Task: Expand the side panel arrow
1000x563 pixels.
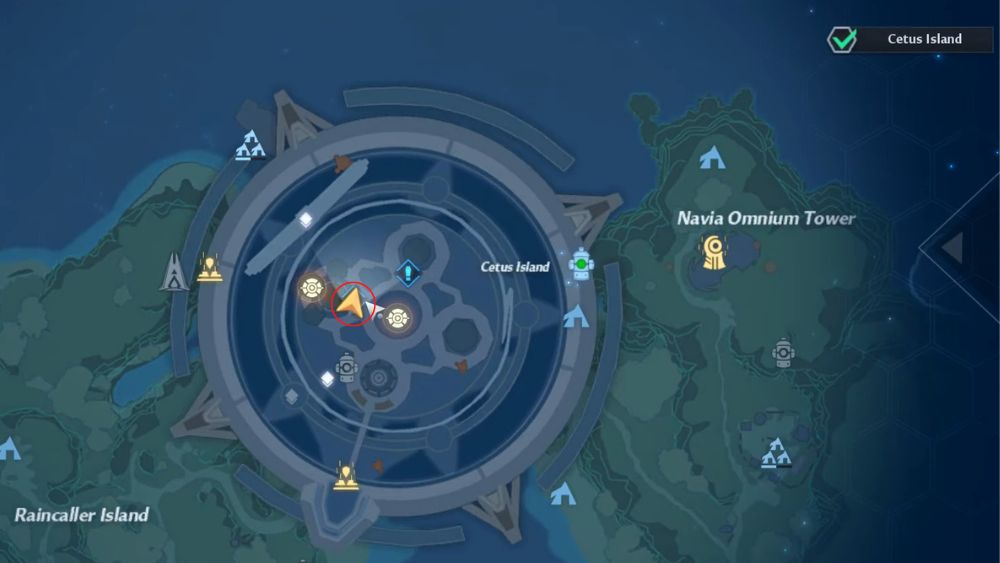Action: 952,248
